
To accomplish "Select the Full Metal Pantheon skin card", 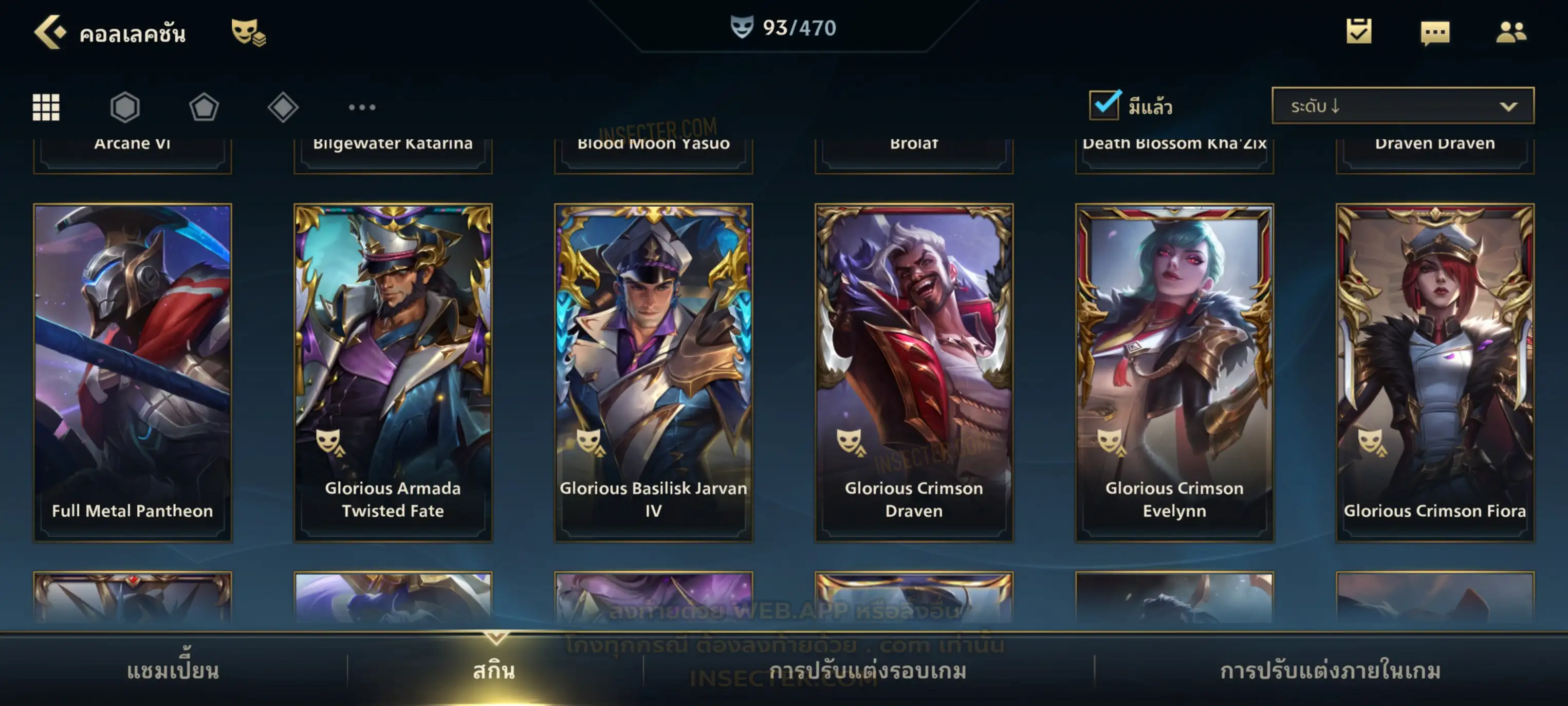I will [133, 372].
